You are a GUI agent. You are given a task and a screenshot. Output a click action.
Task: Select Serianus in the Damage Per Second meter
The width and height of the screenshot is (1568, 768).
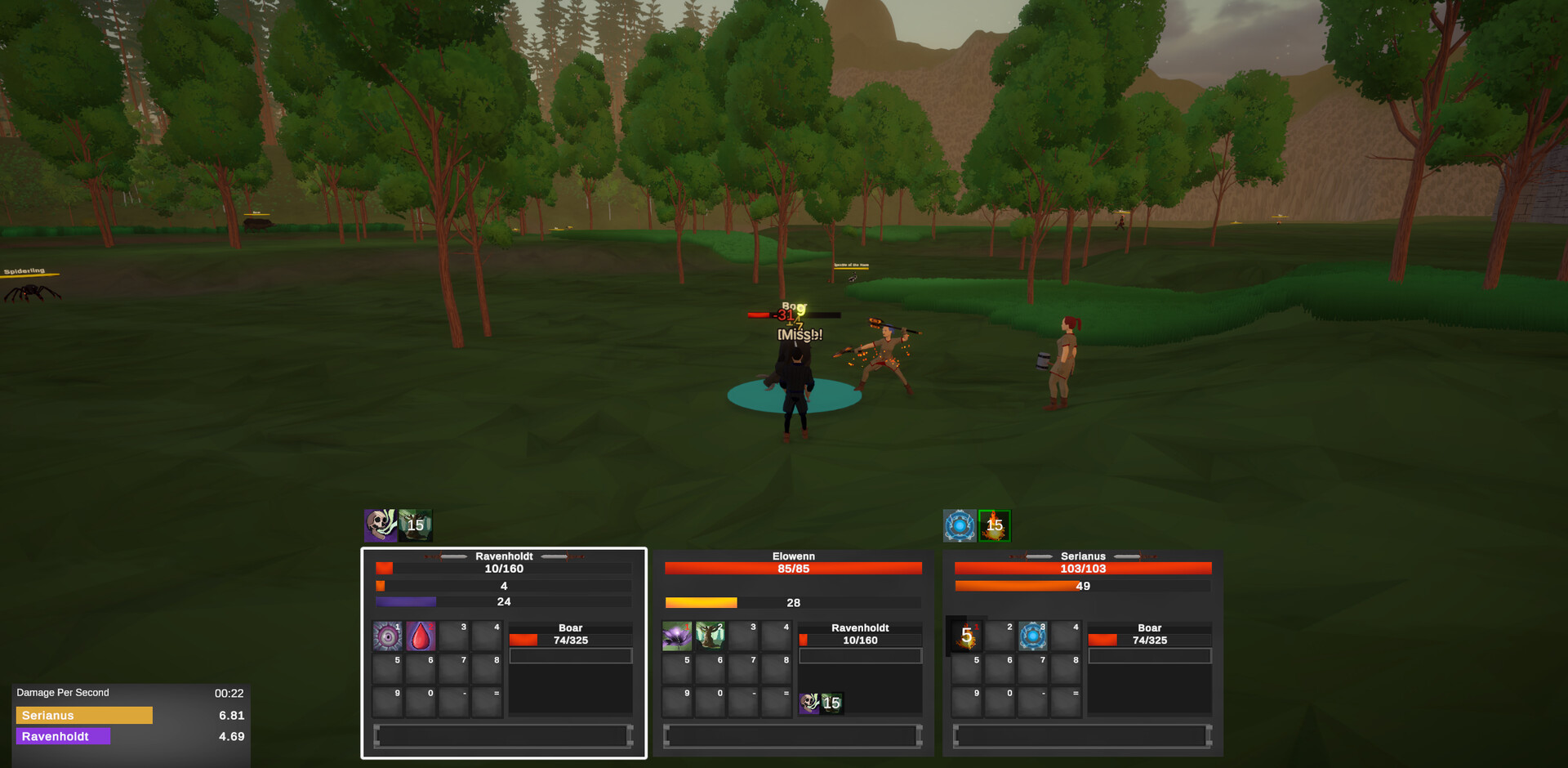(x=84, y=715)
